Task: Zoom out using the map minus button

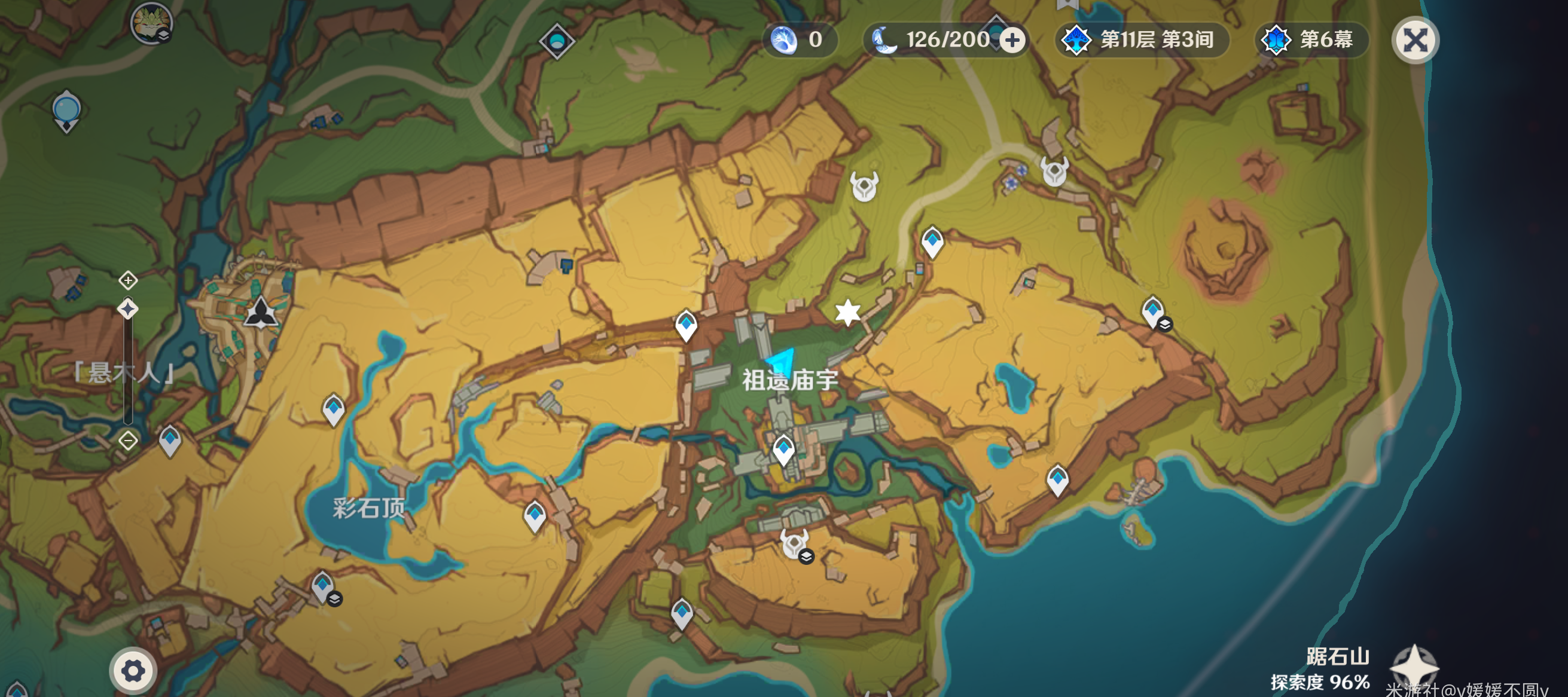Action: [128, 440]
